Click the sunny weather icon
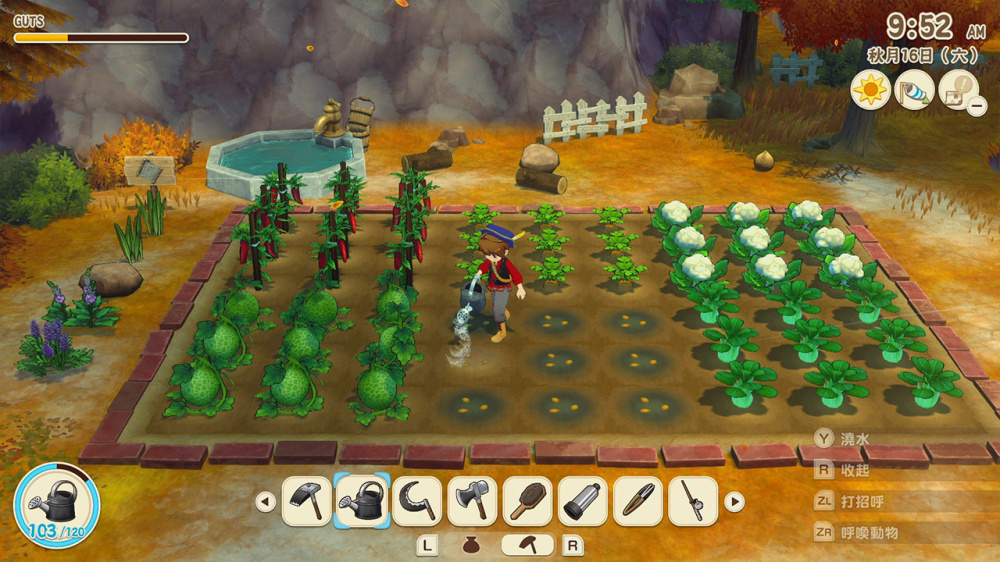Screen dimensions: 1000x562 tap(870, 90)
